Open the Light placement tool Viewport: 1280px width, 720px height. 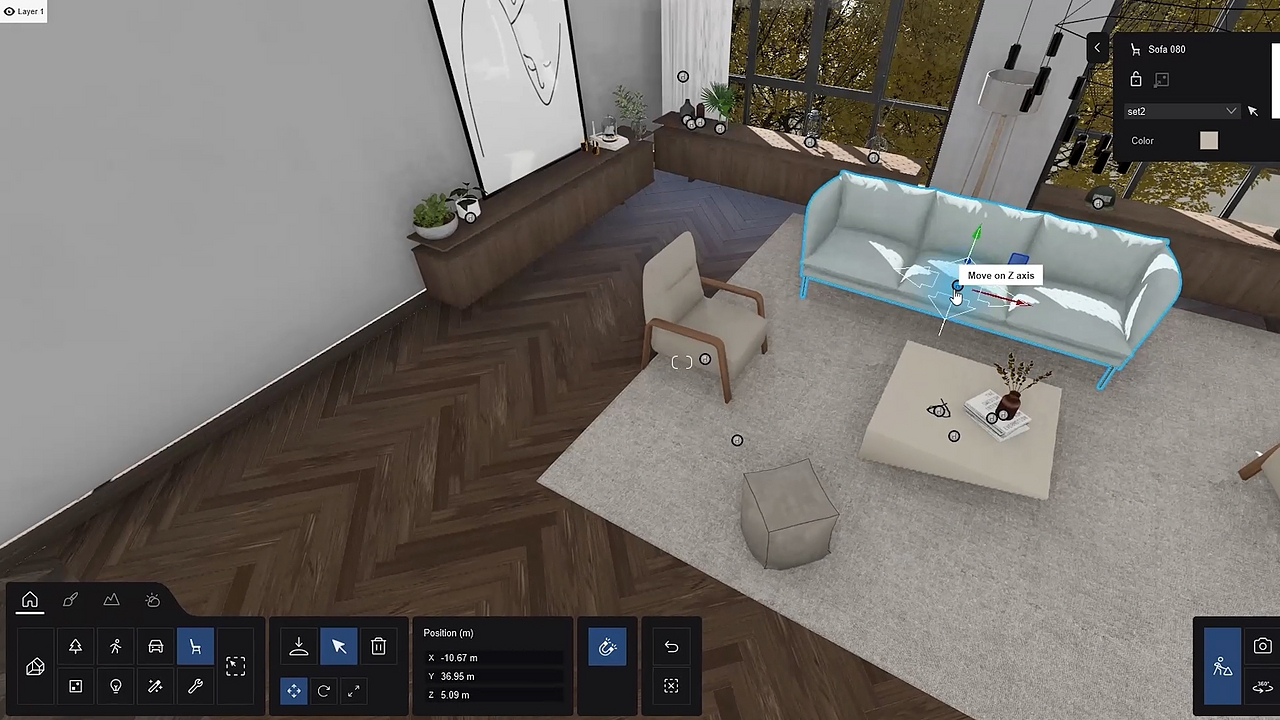(115, 687)
